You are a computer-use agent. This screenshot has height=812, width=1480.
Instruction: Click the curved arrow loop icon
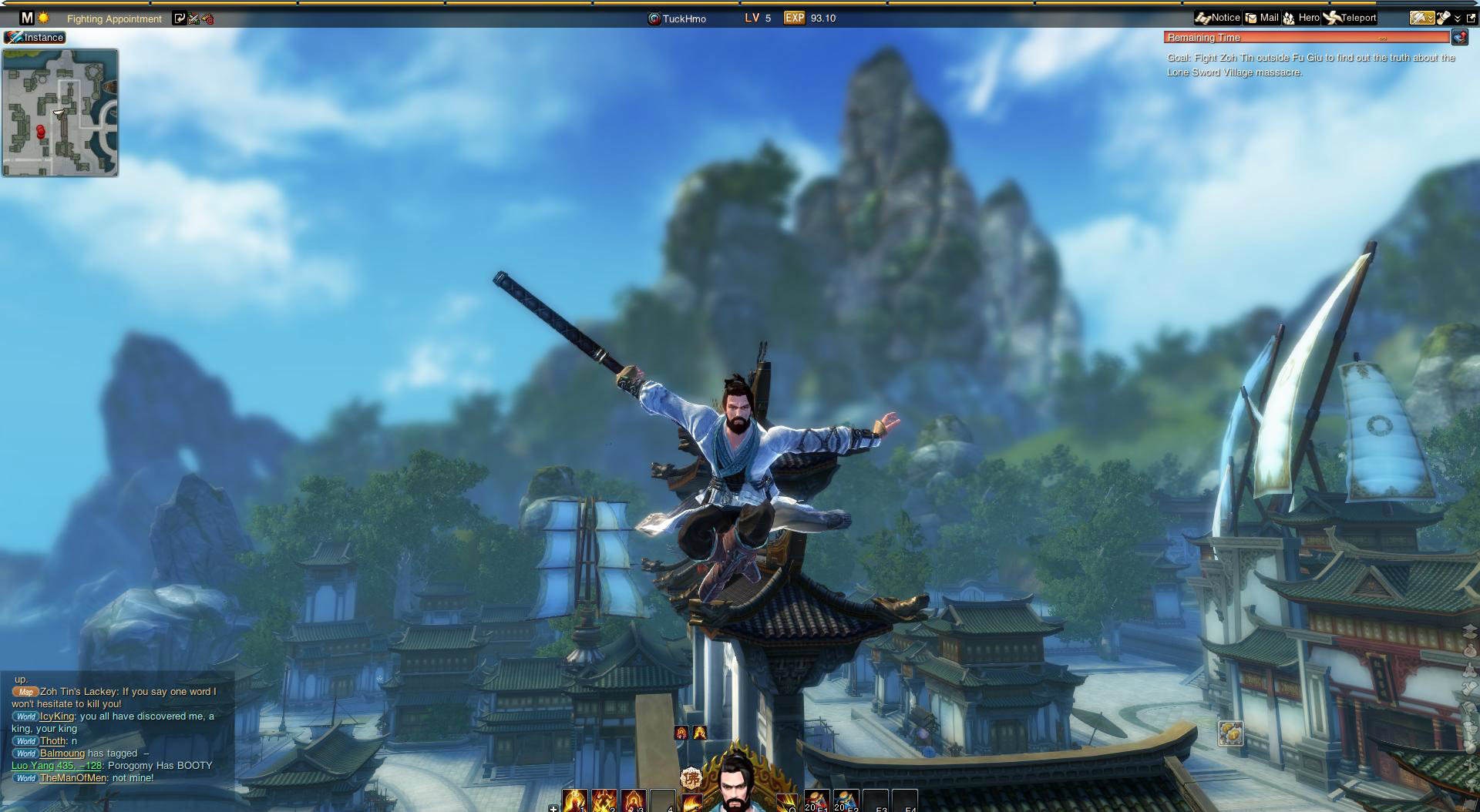(x=180, y=18)
